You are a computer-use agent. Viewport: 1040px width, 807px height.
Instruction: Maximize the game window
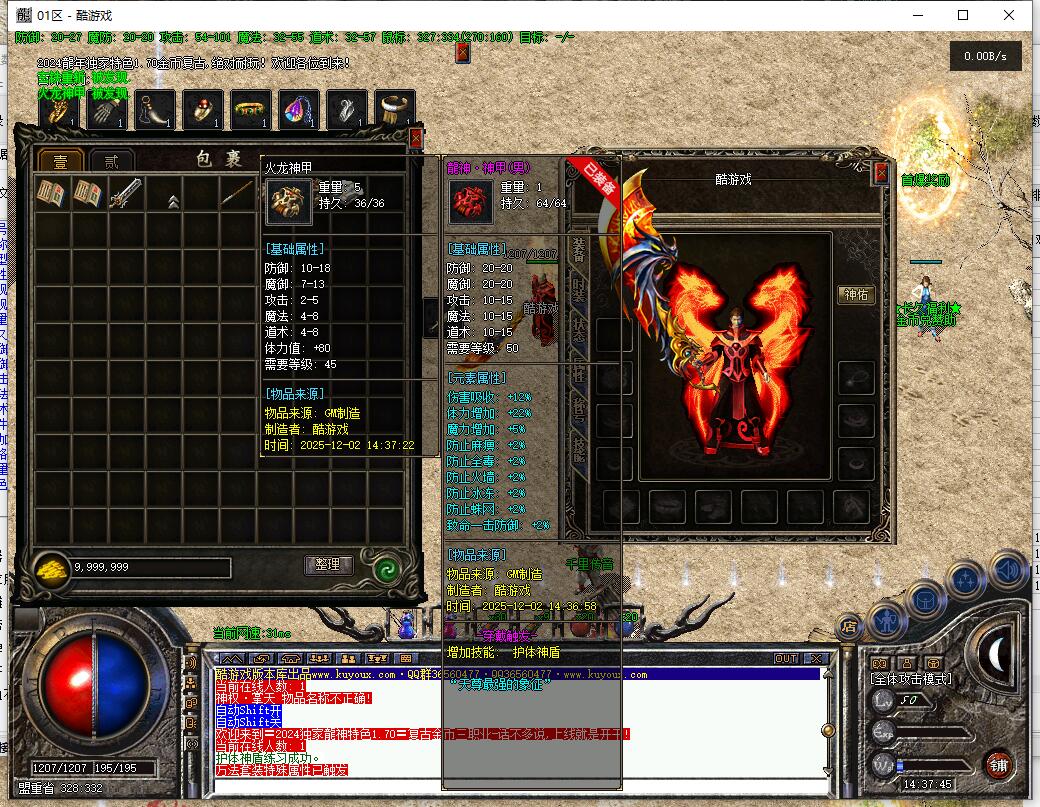pos(963,15)
